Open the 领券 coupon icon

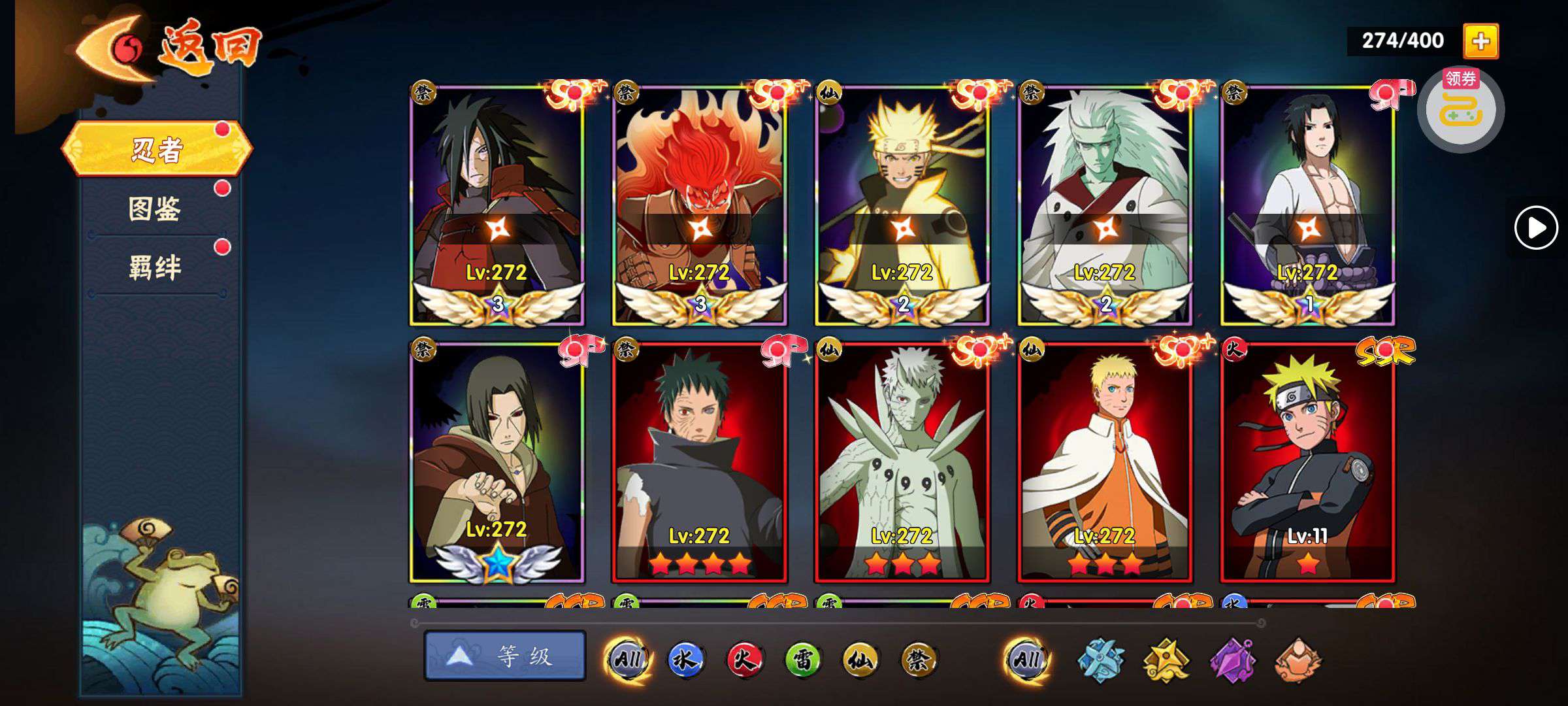[x=1460, y=110]
